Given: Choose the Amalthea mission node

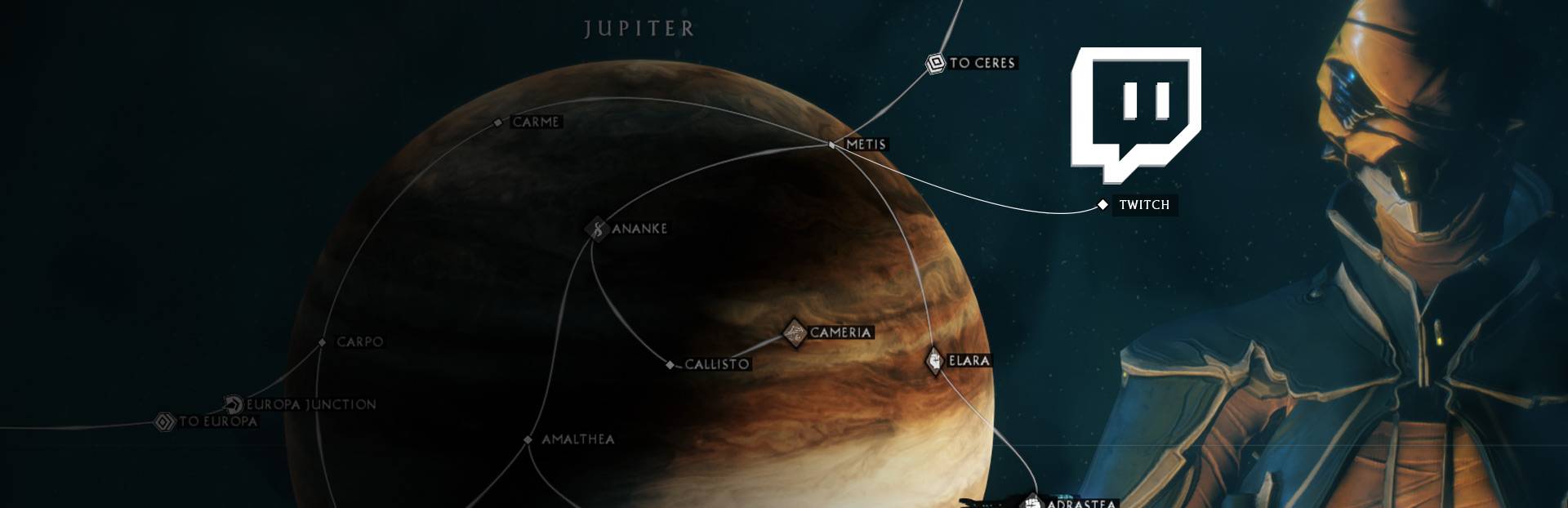Looking at the screenshot, I should click(528, 439).
